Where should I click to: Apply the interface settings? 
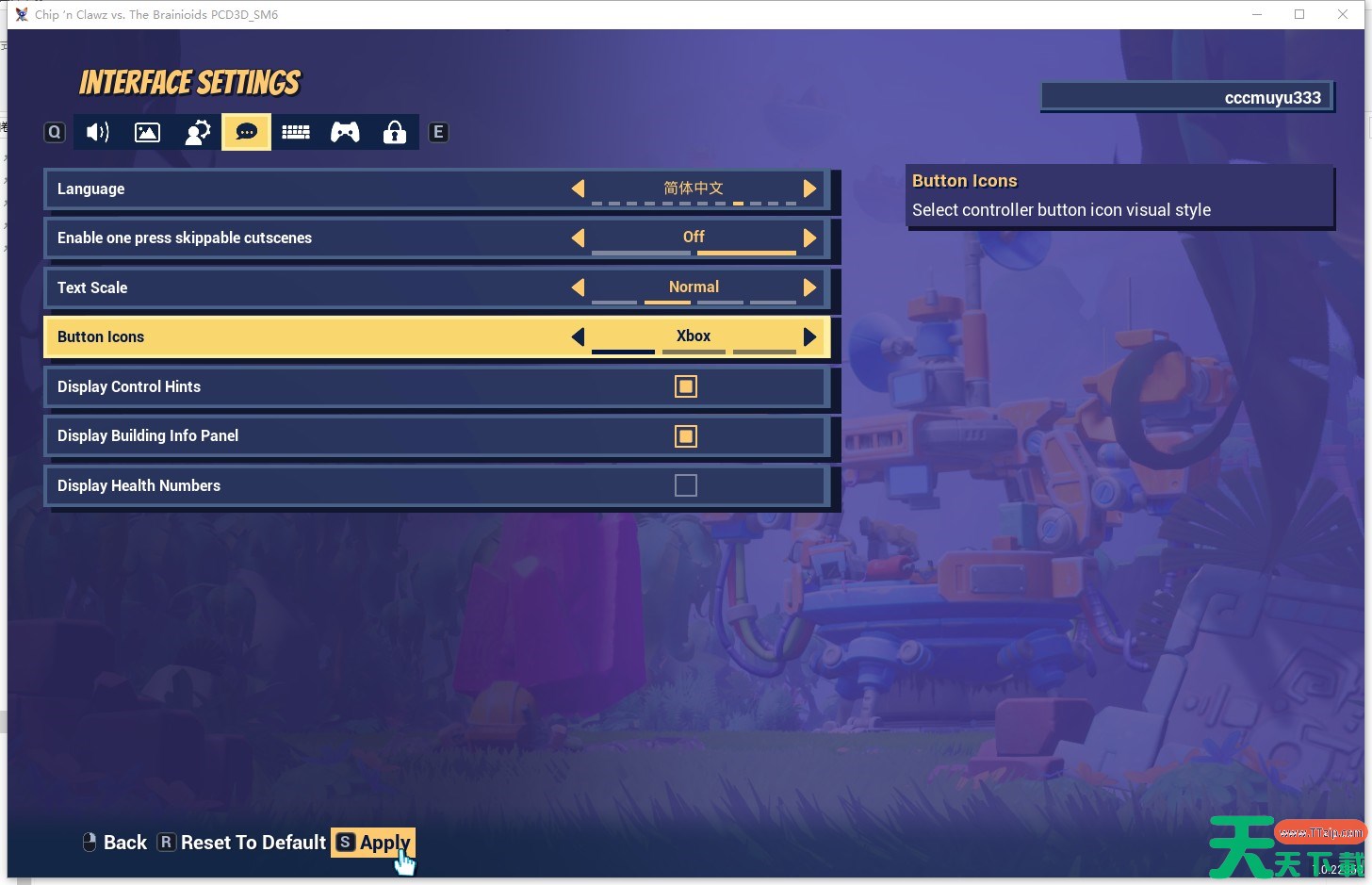(x=374, y=843)
